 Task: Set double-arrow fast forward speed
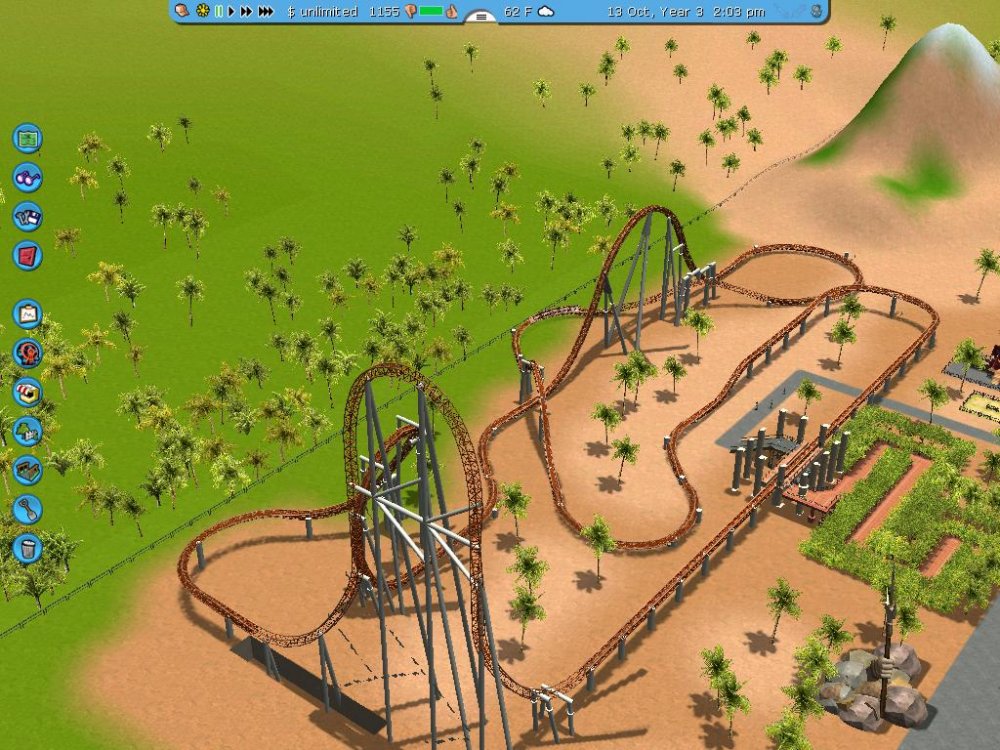coord(246,12)
